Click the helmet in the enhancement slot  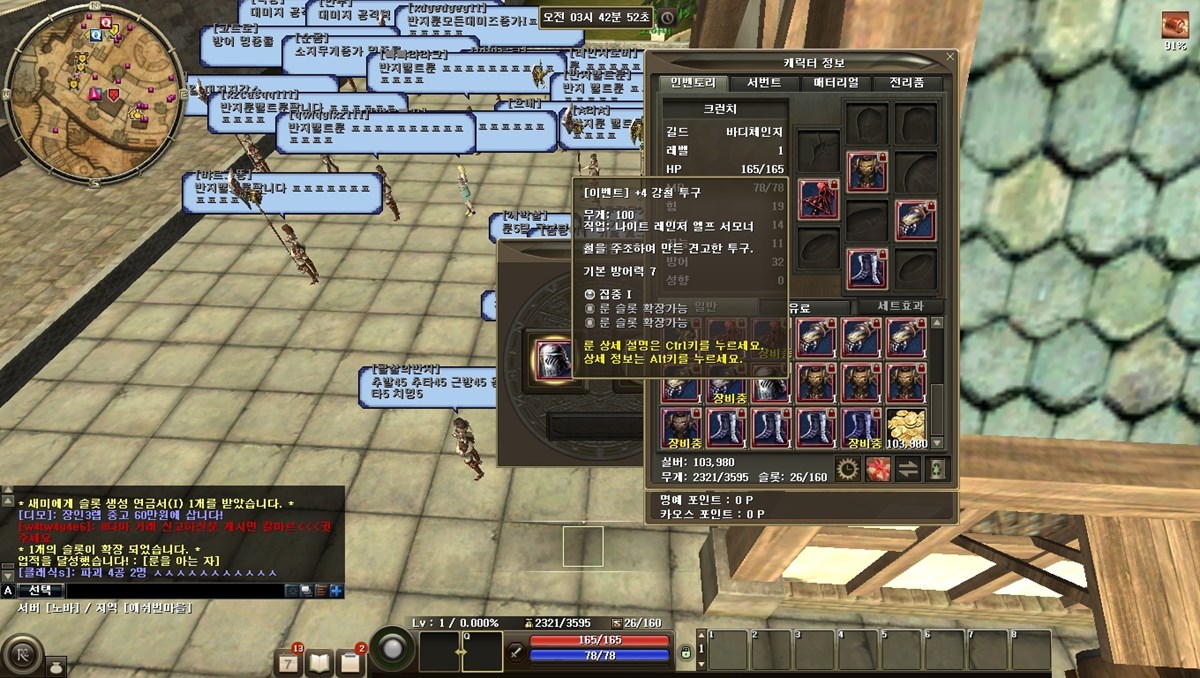(552, 360)
